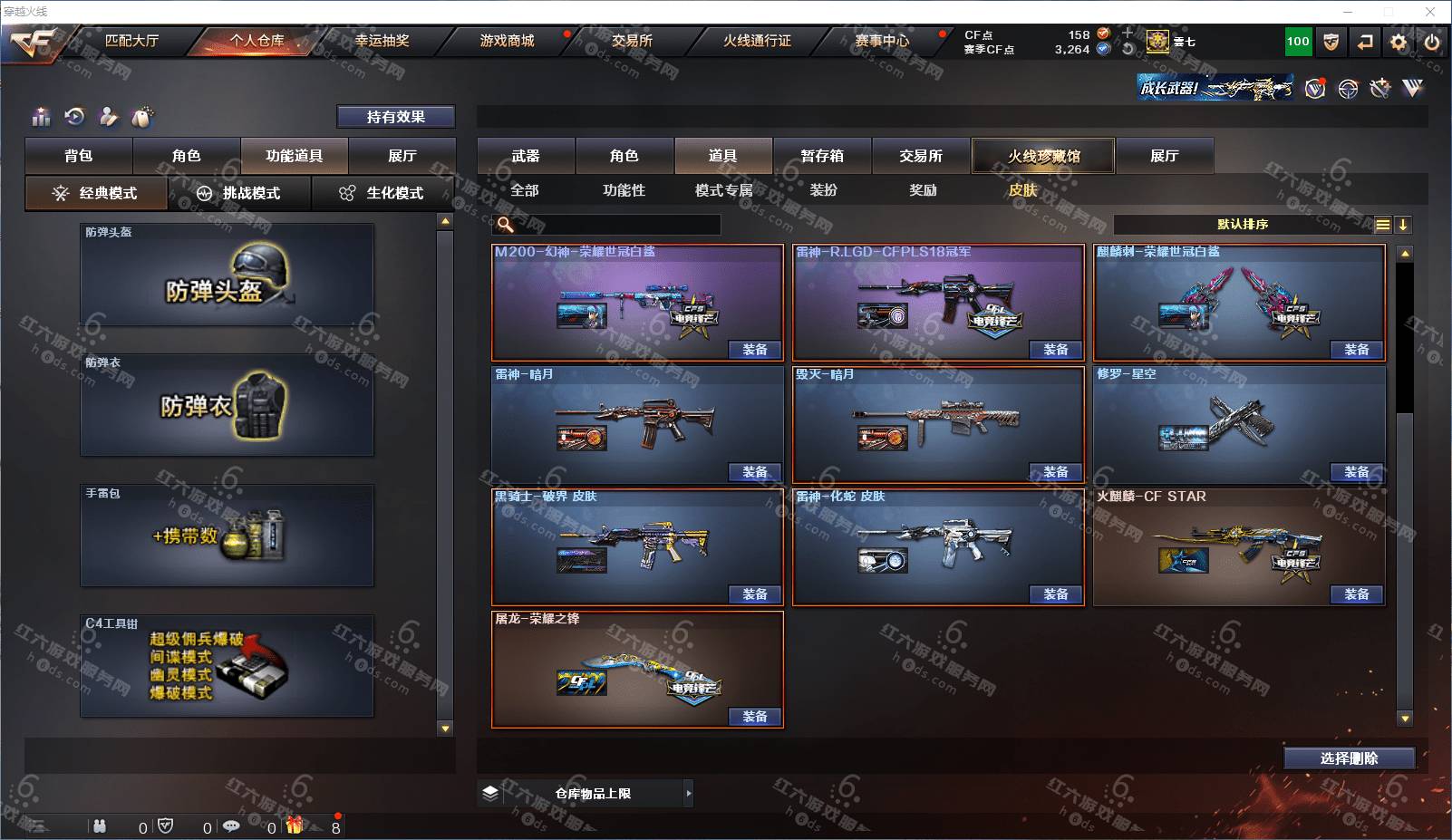The image size is (1452, 840).
Task: Open the 赛事中心 tournament center
Action: pos(882,41)
